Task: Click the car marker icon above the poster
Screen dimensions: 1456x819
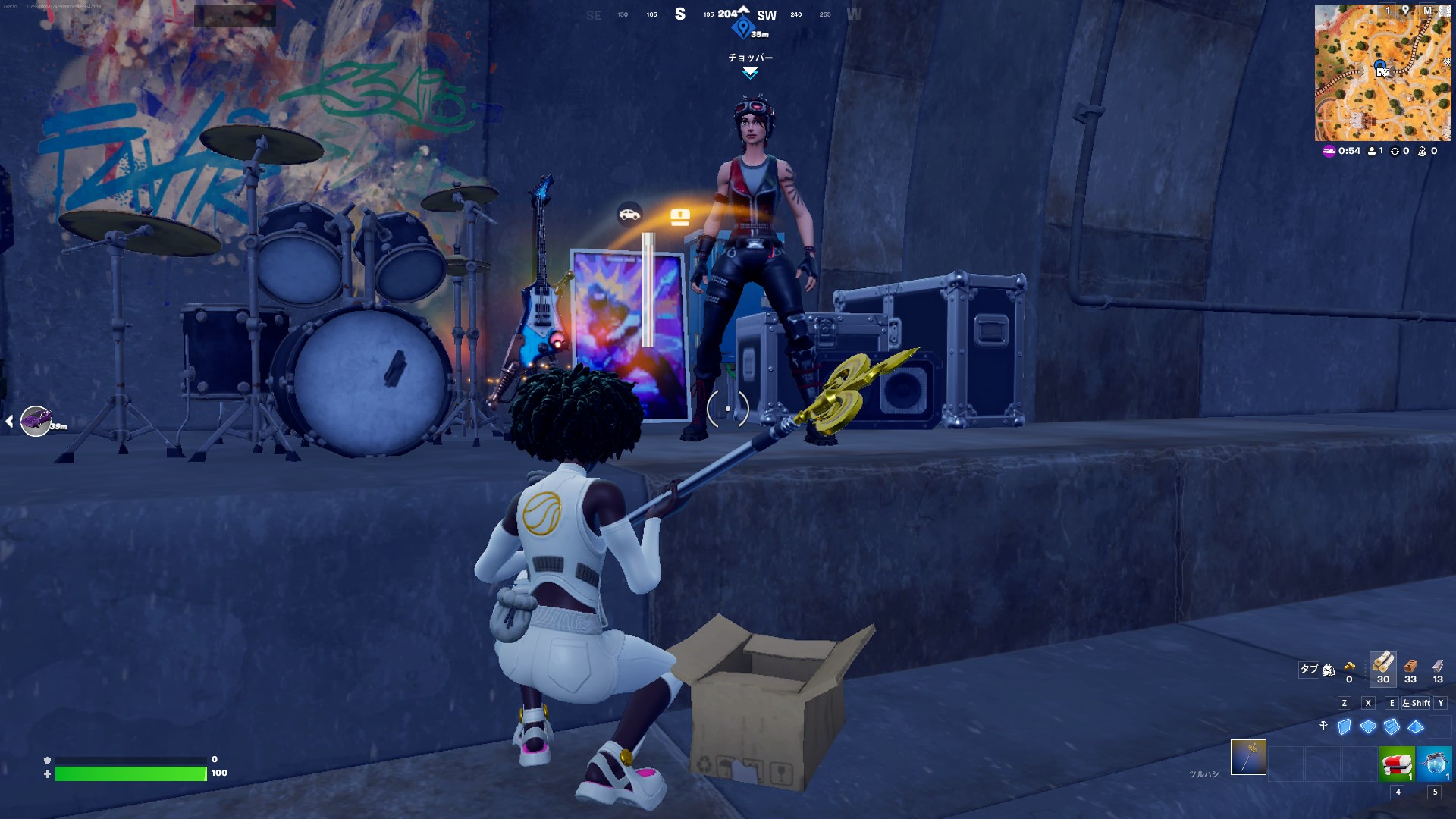Action: 629,215
